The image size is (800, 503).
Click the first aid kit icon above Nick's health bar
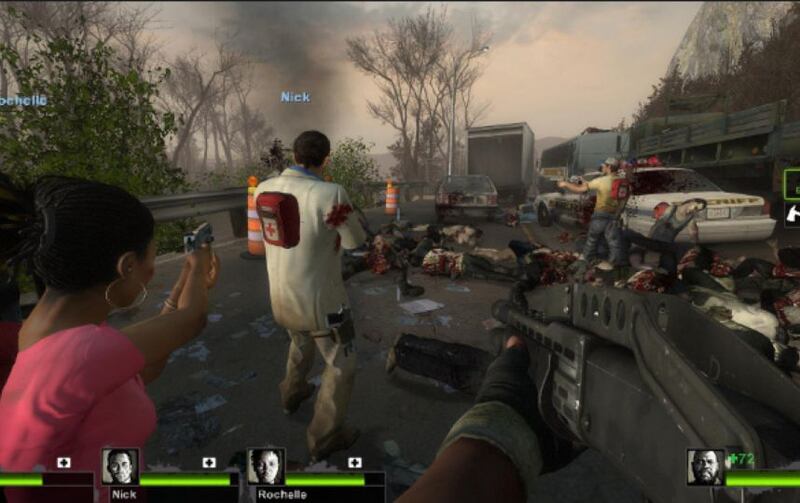point(209,462)
